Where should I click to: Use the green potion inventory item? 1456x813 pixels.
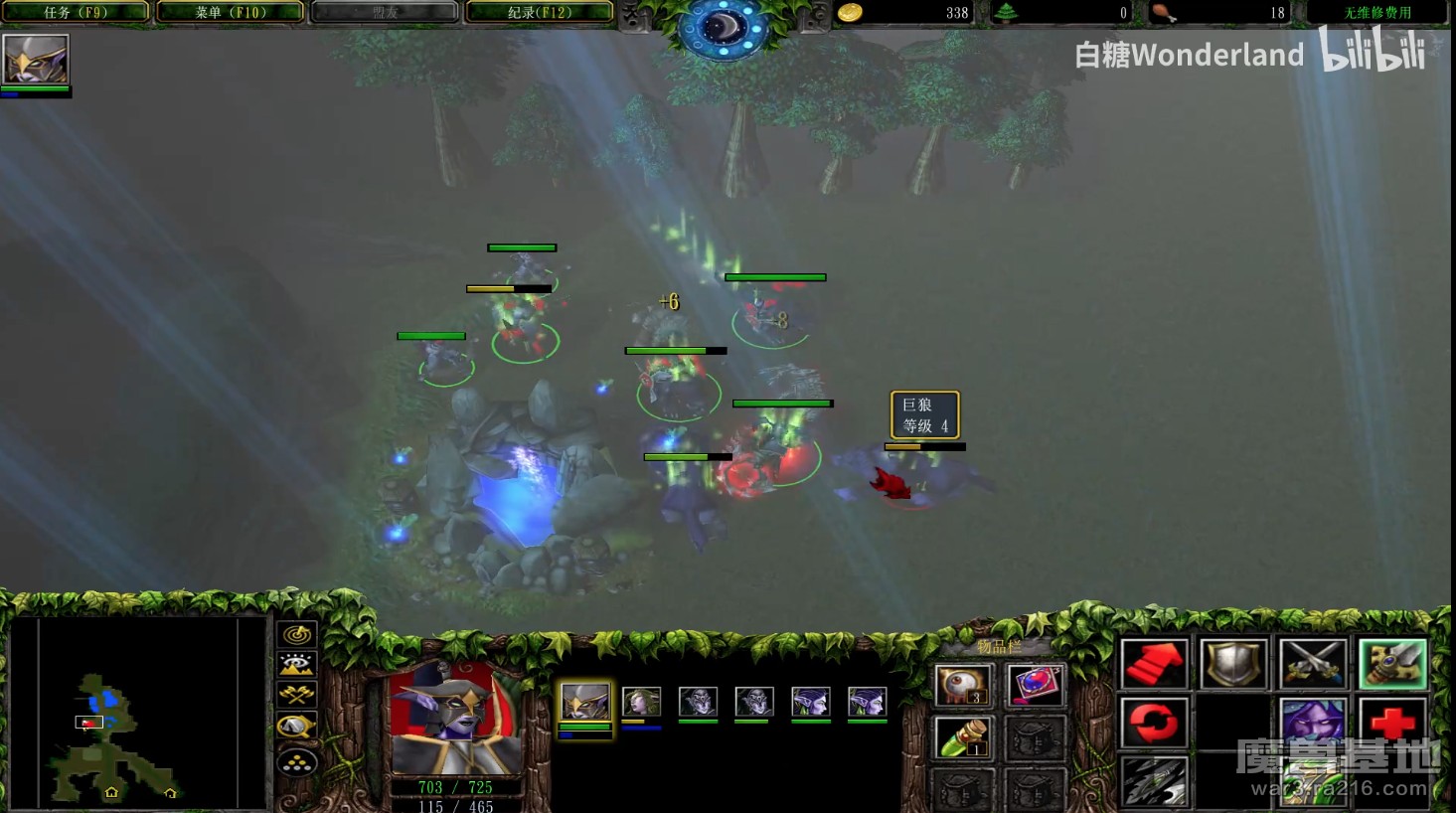coord(961,736)
